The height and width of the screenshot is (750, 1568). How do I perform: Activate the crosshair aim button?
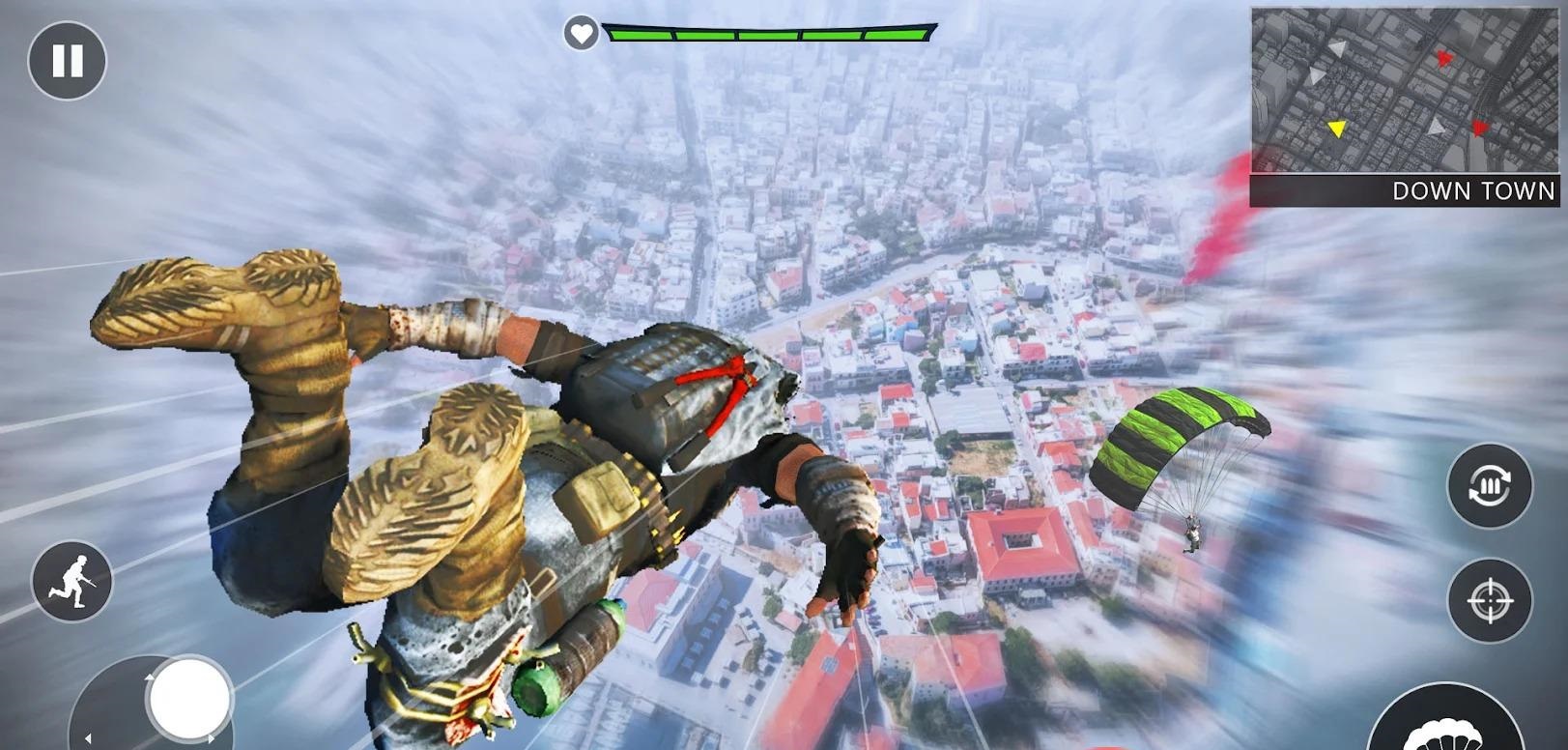pyautogui.click(x=1489, y=601)
